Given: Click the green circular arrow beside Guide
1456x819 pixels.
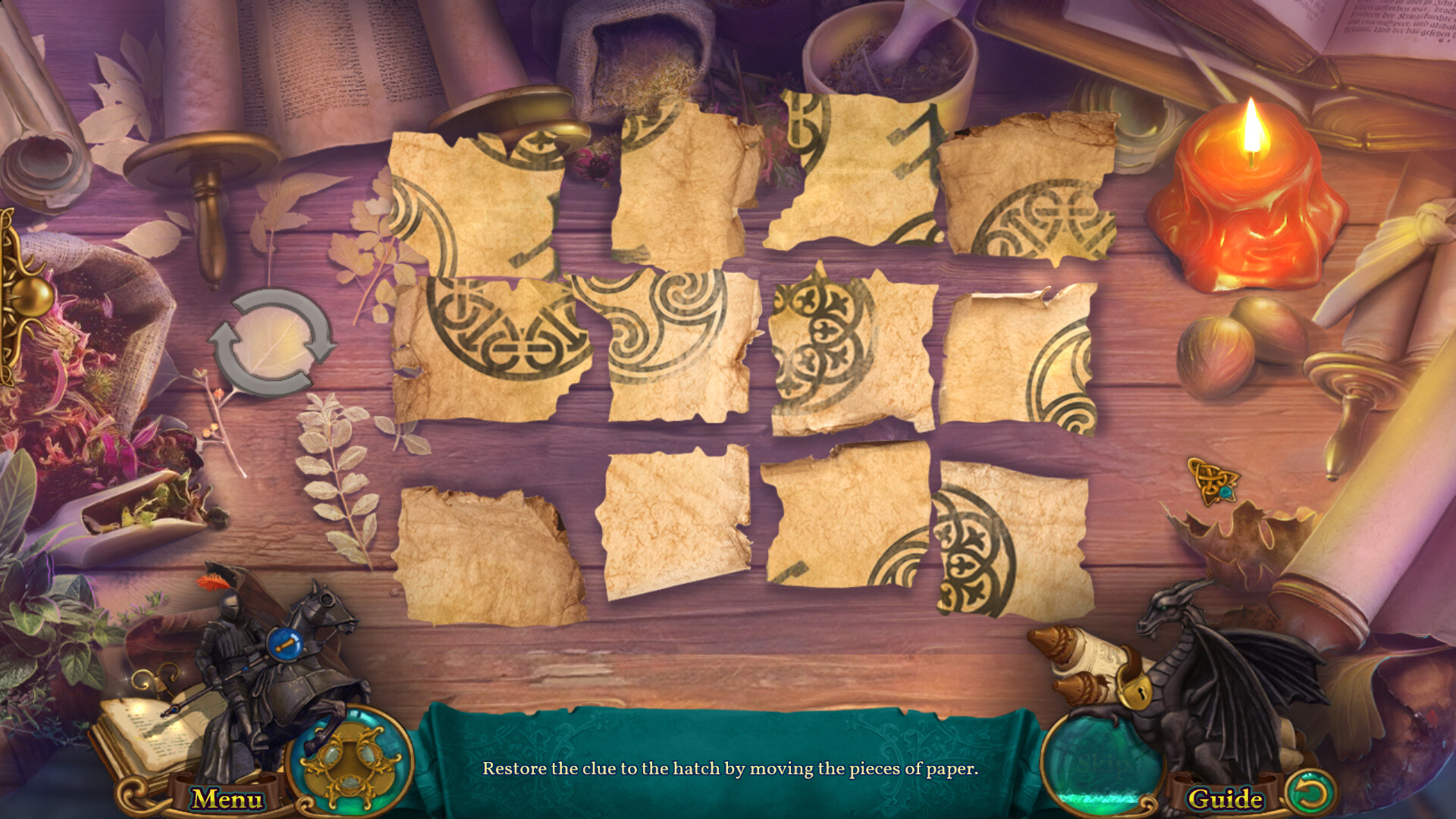Looking at the screenshot, I should tap(1311, 795).
